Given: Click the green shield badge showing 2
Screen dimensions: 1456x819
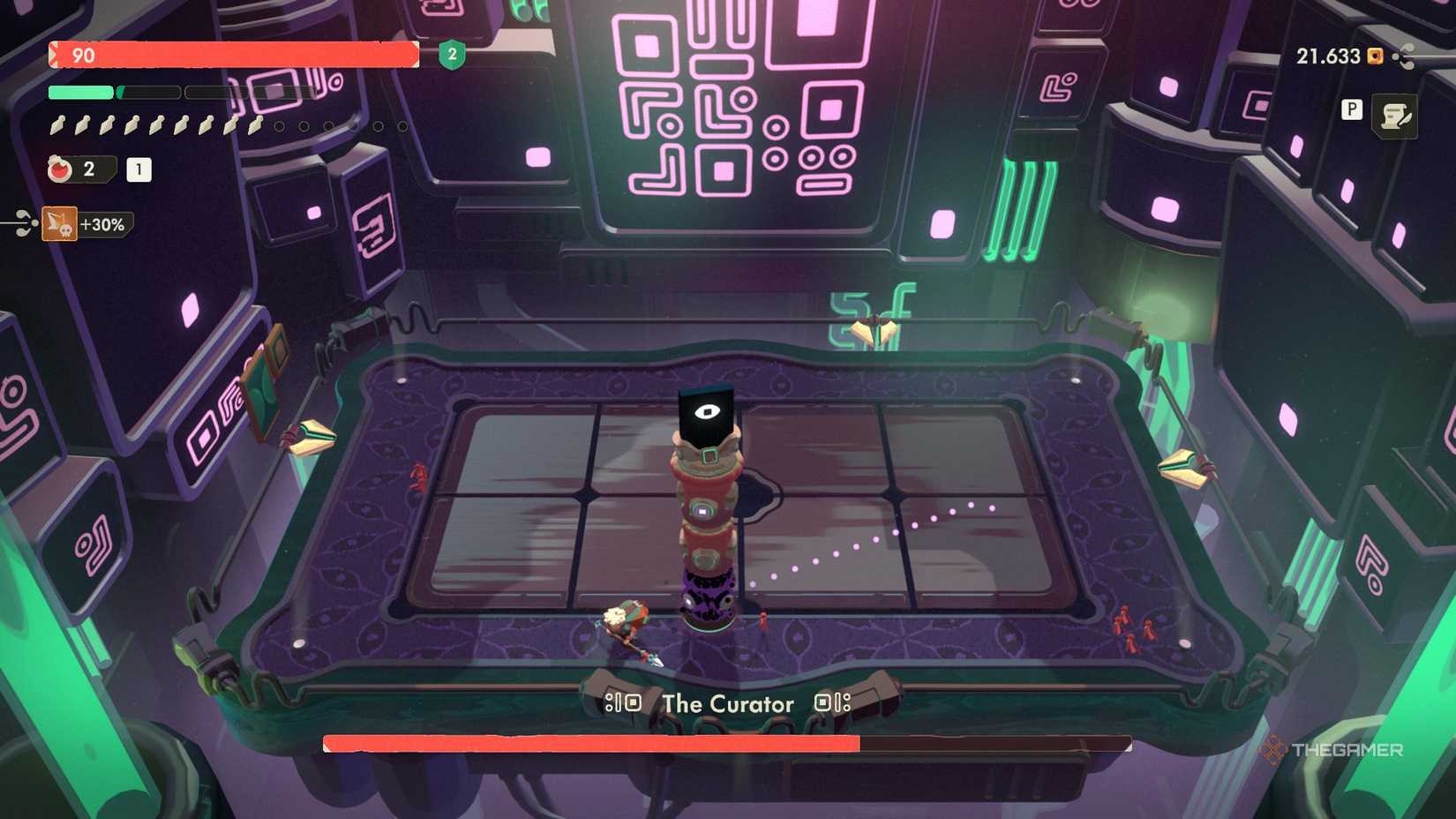Looking at the screenshot, I should click(450, 55).
